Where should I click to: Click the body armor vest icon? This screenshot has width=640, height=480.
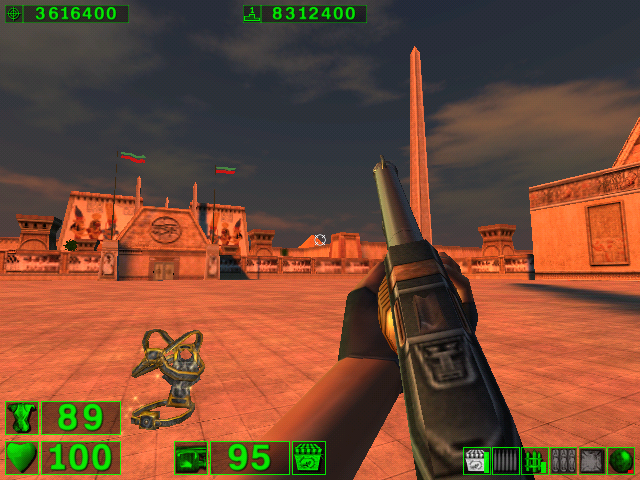21,418
